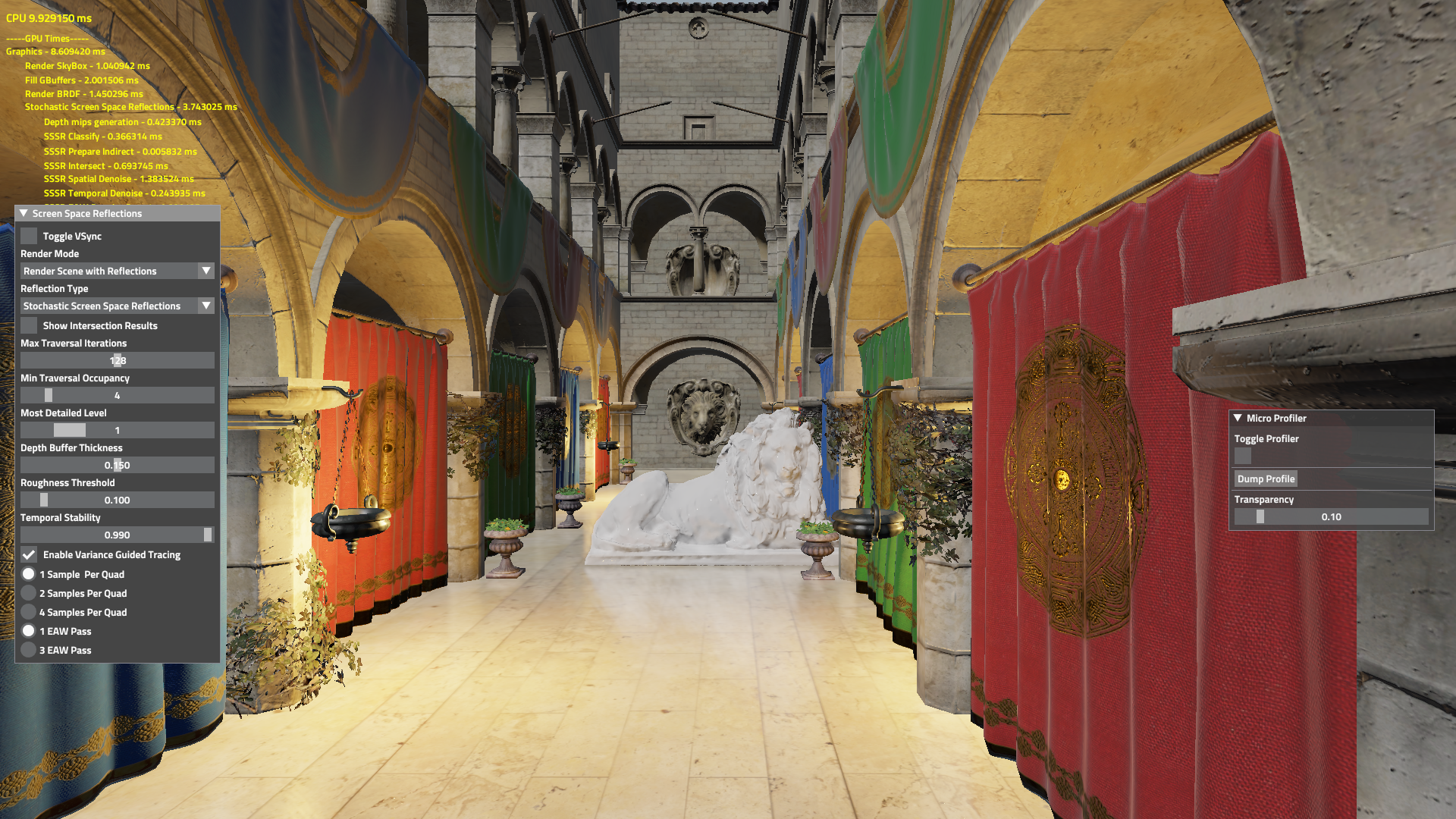Enable the Toggle VSync checkbox

pos(29,236)
